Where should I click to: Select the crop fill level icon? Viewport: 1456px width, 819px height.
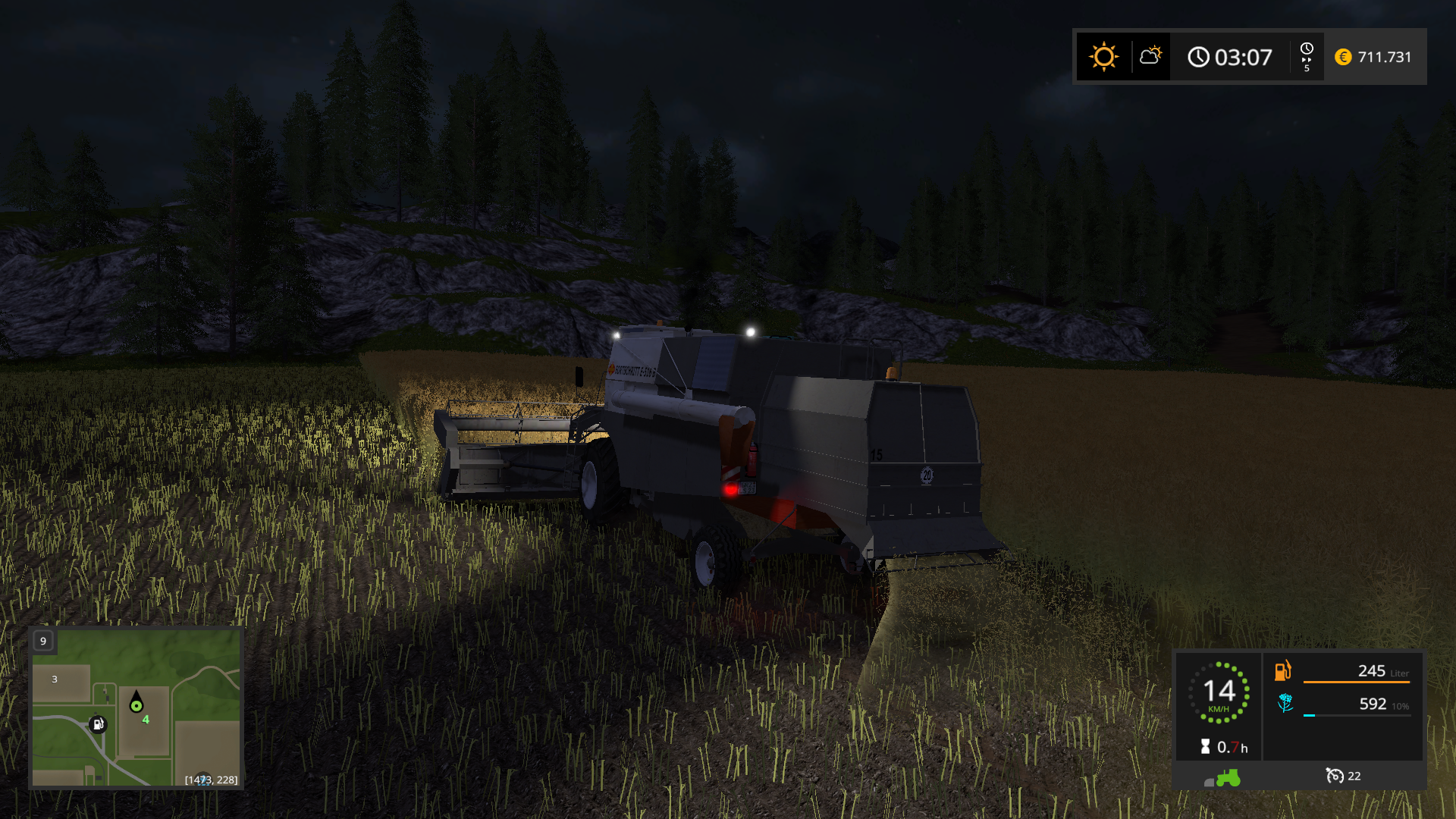coord(1285,704)
